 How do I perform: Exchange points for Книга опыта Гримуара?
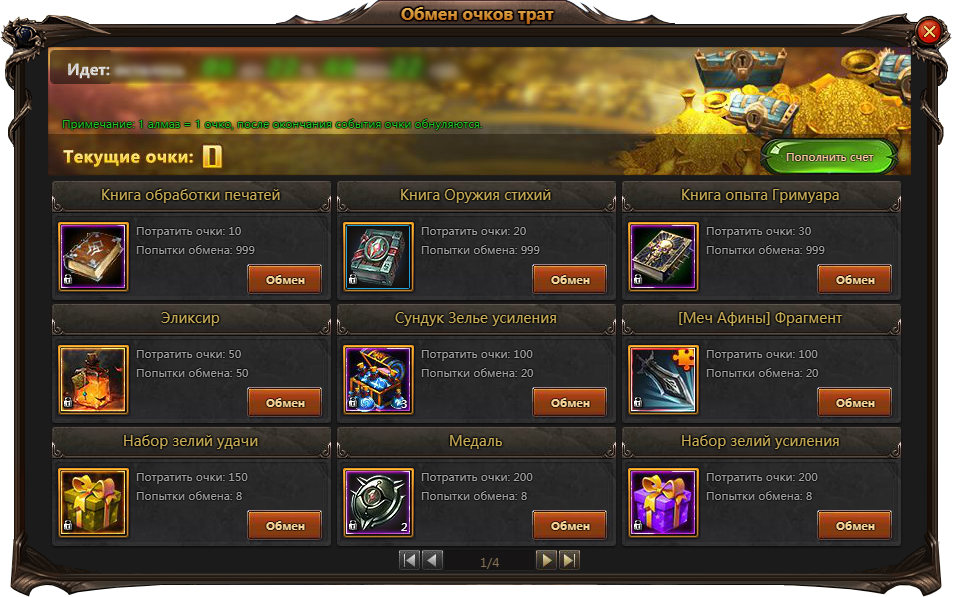coord(854,280)
